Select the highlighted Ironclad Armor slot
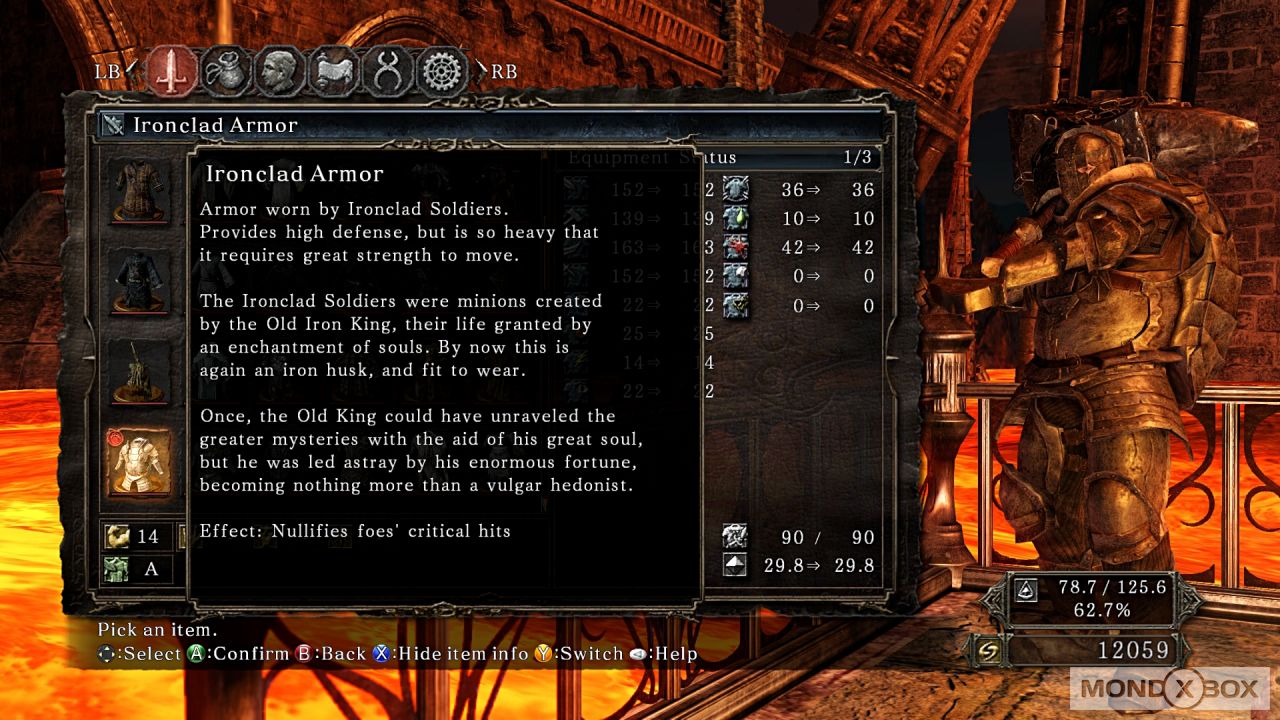 [x=140, y=462]
